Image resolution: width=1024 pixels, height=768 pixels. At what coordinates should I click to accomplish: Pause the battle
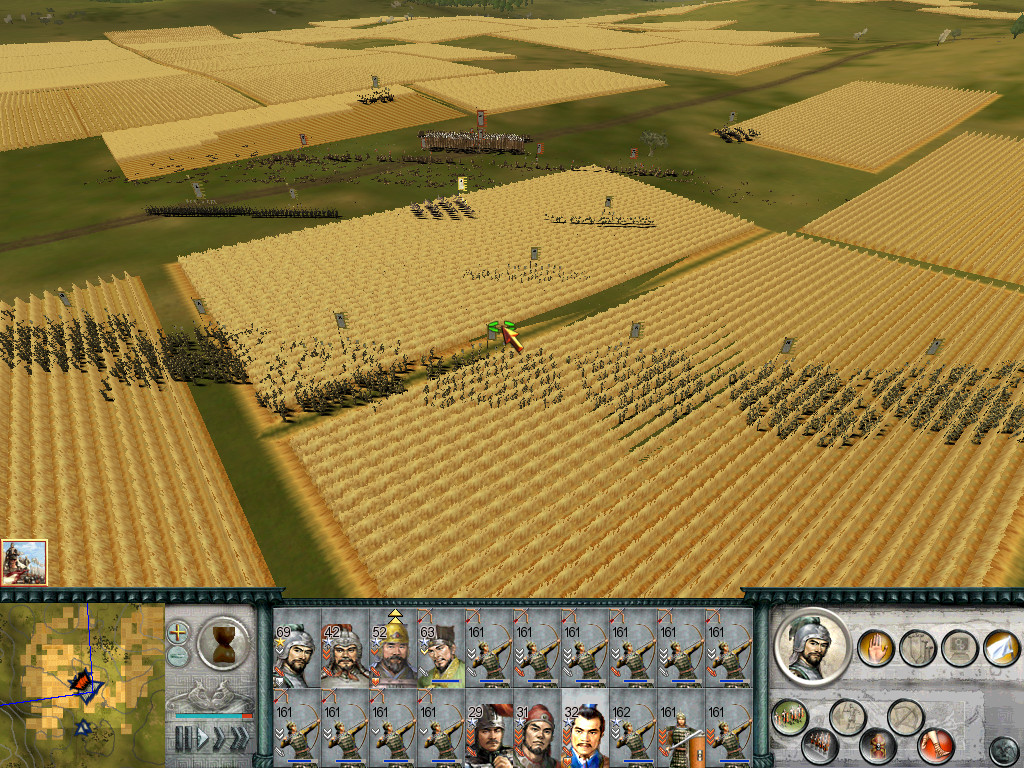click(183, 740)
